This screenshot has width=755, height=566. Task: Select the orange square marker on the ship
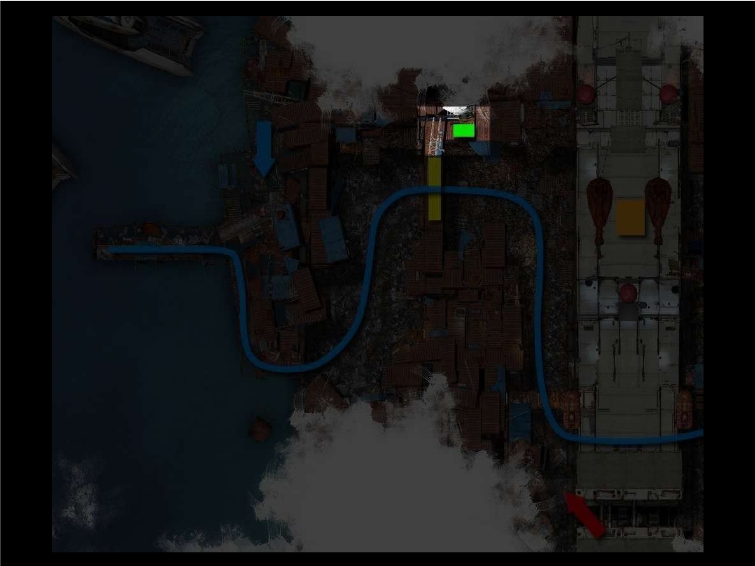coord(629,217)
